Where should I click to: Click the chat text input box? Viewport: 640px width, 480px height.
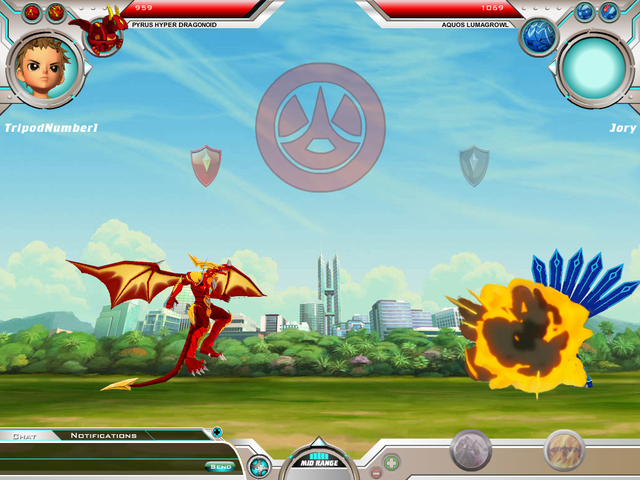pyautogui.click(x=100, y=466)
